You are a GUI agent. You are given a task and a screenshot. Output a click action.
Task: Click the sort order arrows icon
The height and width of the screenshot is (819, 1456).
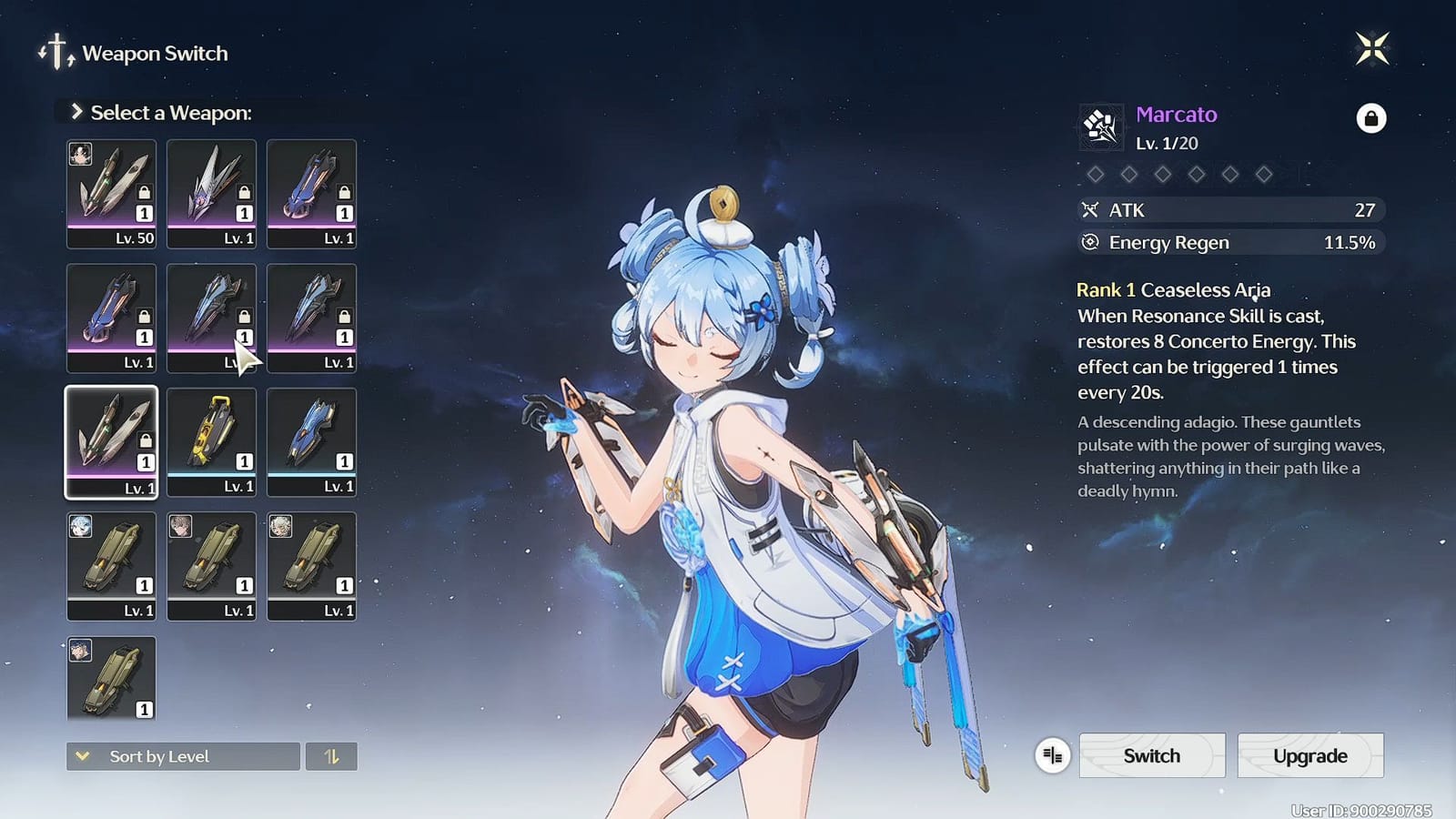point(332,756)
